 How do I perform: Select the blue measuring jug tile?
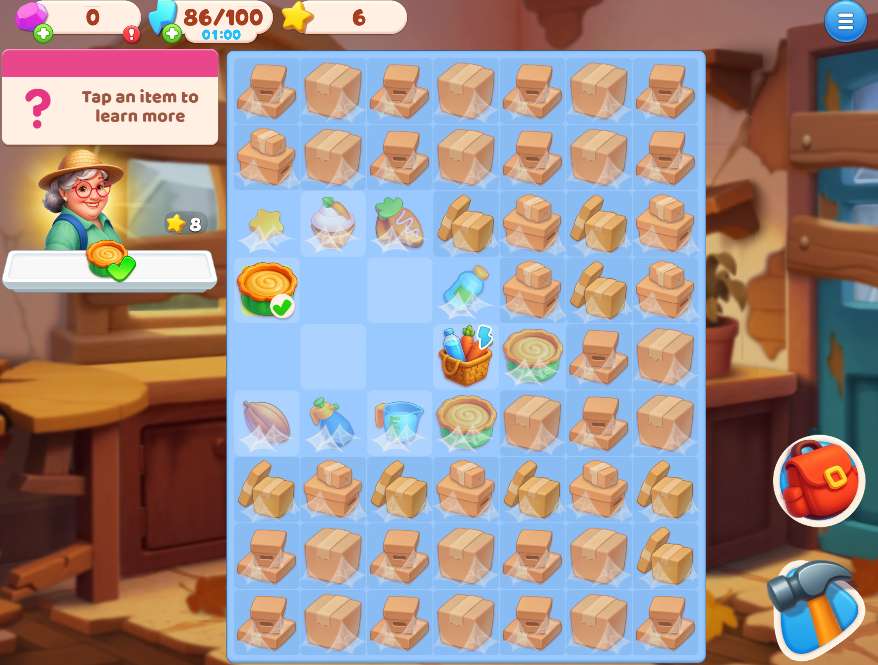[x=399, y=421]
